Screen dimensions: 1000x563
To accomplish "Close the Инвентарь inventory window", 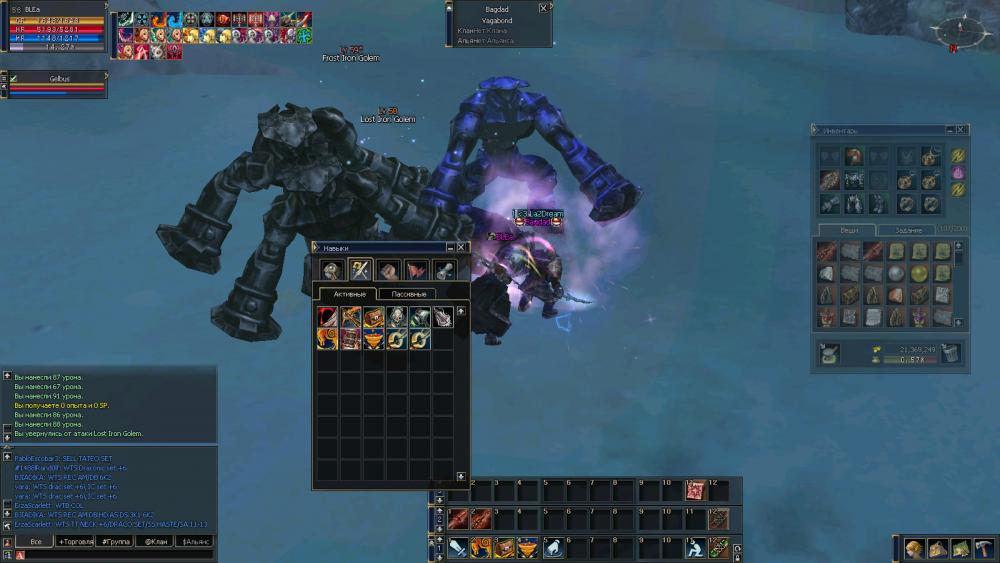I will click(x=961, y=130).
